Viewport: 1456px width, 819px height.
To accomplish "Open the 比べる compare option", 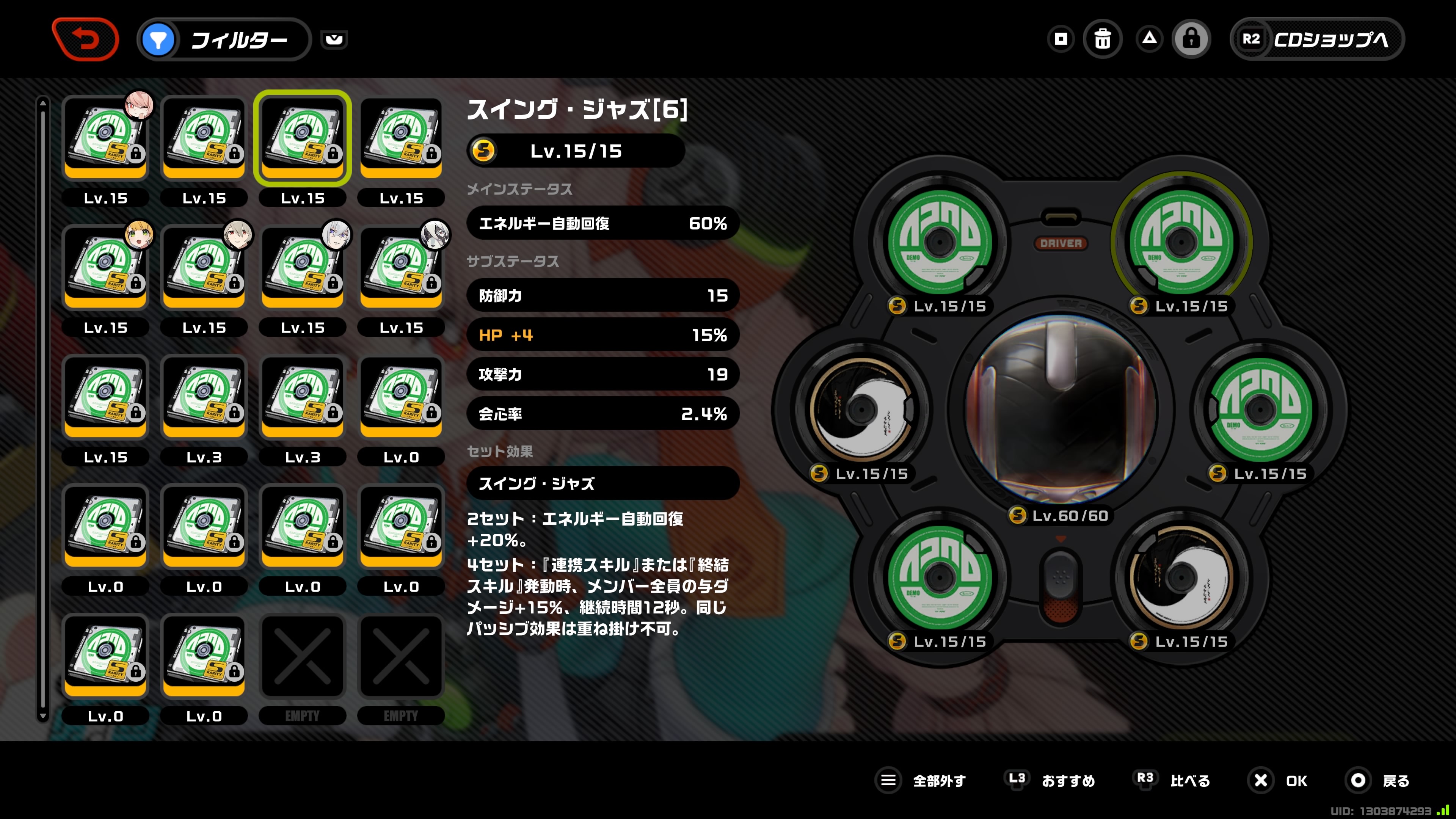I will point(1174,781).
